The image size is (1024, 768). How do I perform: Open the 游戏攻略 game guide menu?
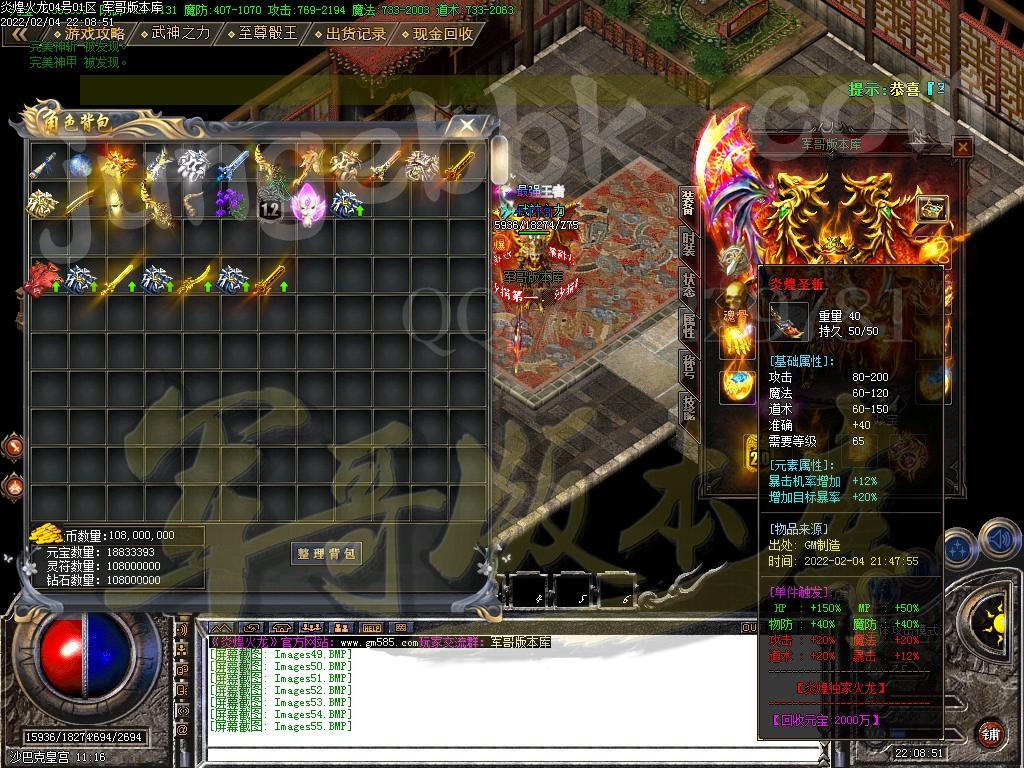coord(88,33)
